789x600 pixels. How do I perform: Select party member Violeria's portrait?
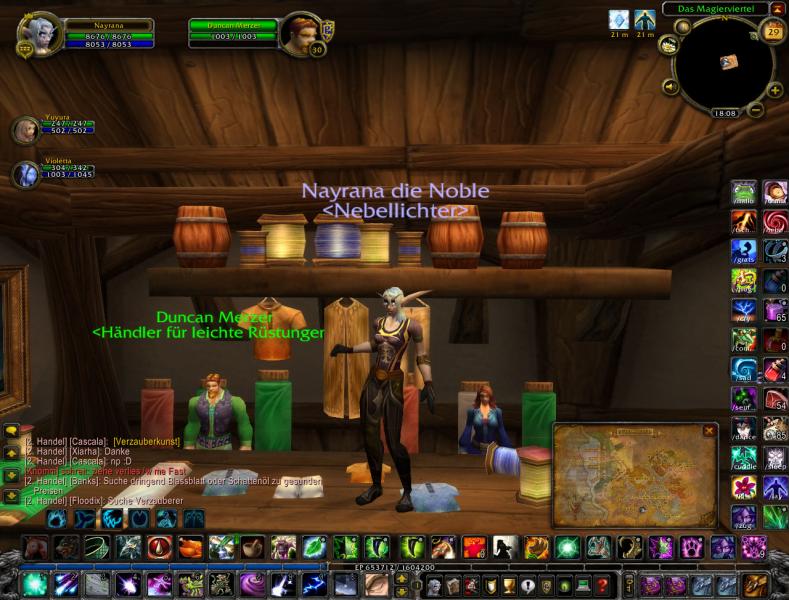pyautogui.click(x=25, y=173)
